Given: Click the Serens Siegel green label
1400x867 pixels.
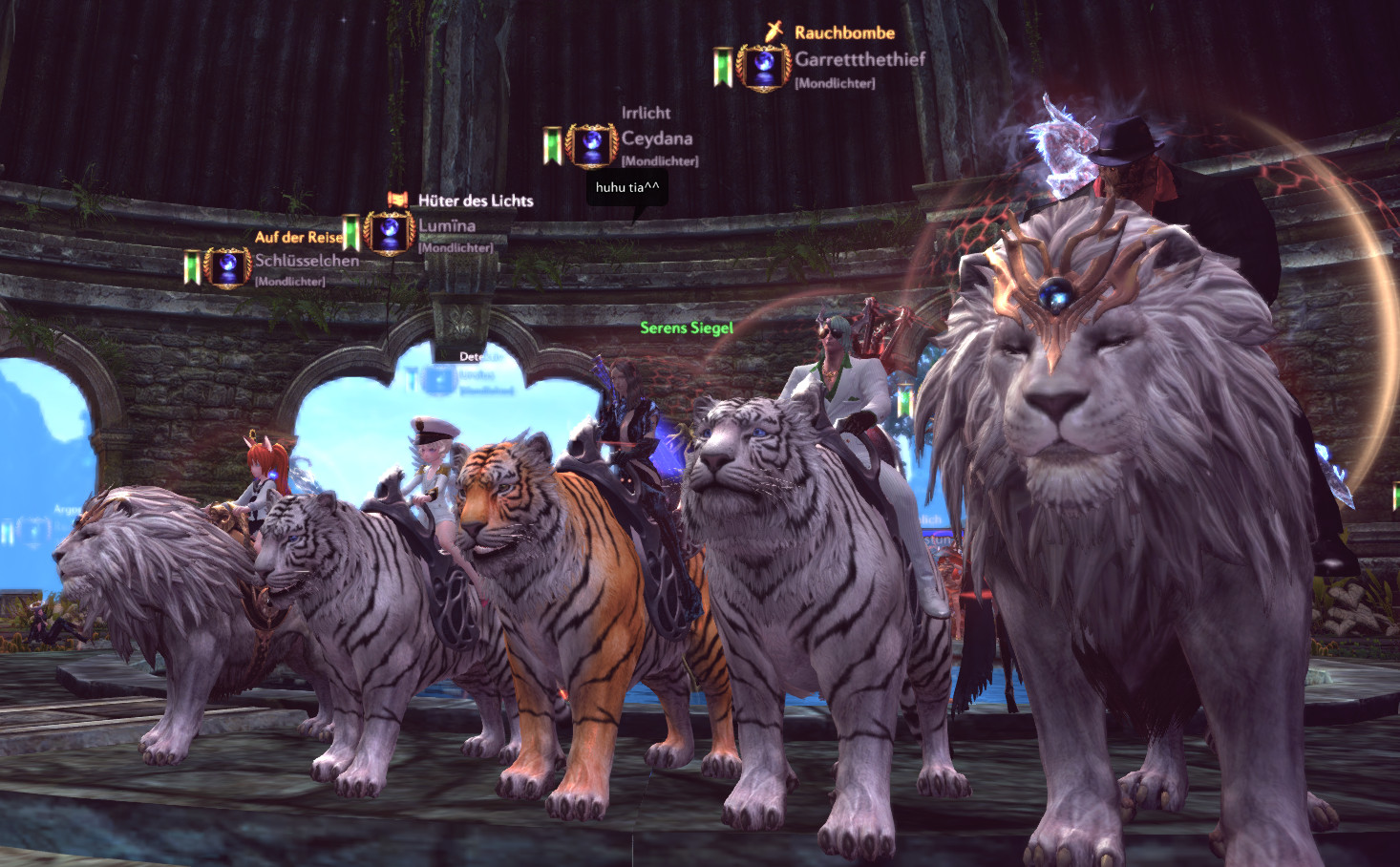Looking at the screenshot, I should point(687,328).
